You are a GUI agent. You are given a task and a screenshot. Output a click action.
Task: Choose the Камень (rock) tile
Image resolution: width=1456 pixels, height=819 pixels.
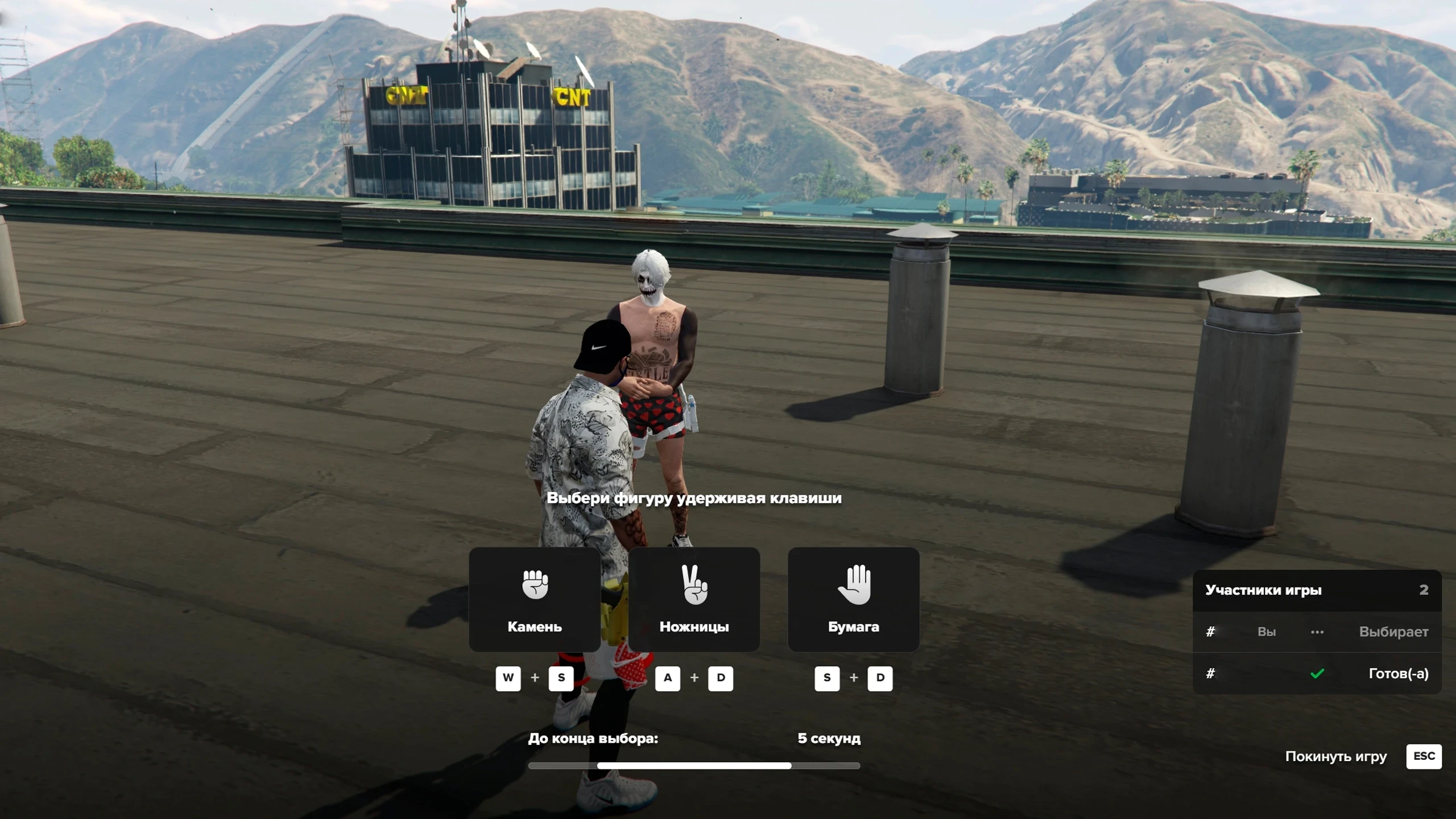pyautogui.click(x=534, y=599)
